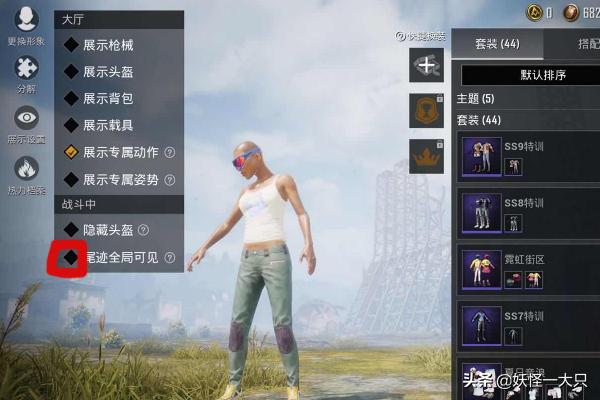Enable 隐藏头盔 hide helmet in battle
Viewport: 600px width, 400px height.
click(x=71, y=230)
